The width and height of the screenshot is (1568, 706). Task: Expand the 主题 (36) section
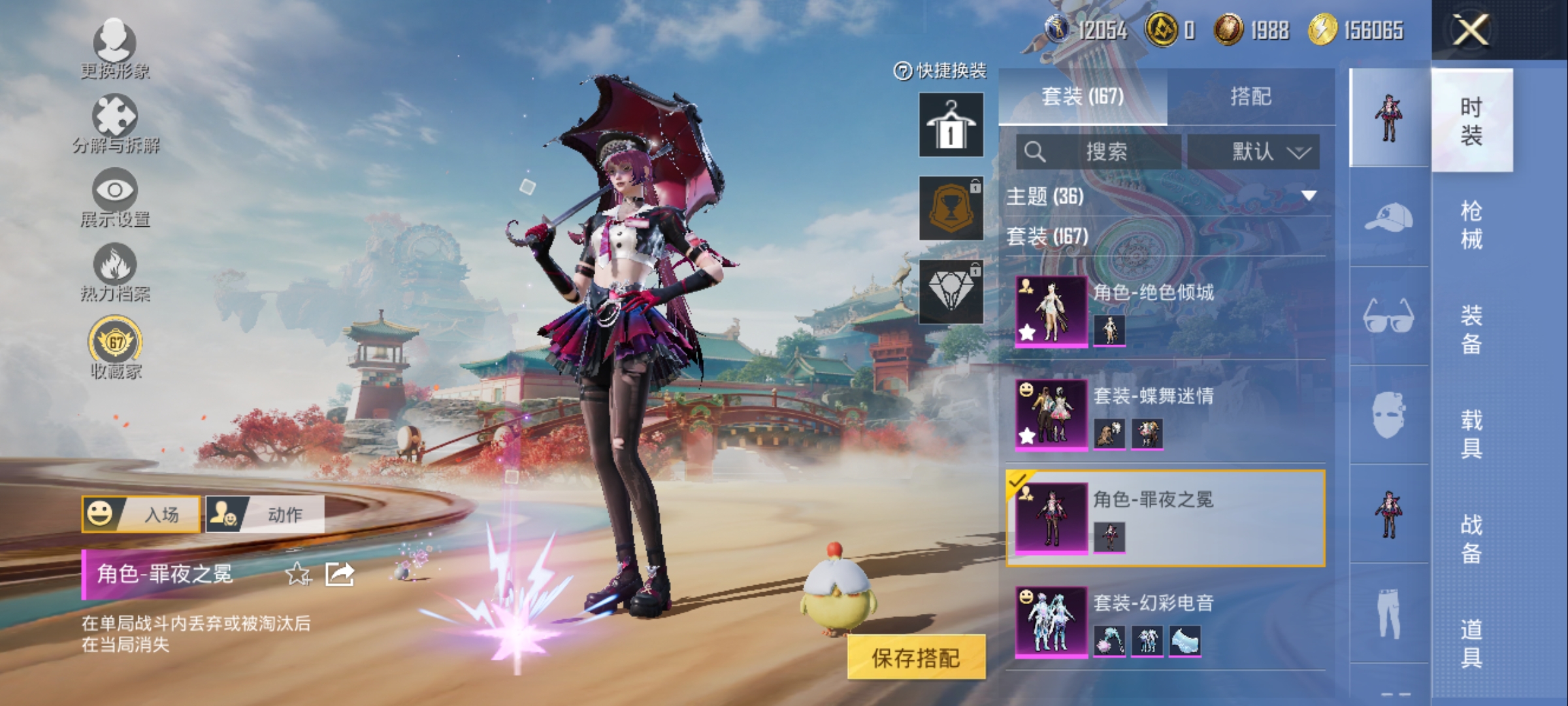tap(1163, 196)
